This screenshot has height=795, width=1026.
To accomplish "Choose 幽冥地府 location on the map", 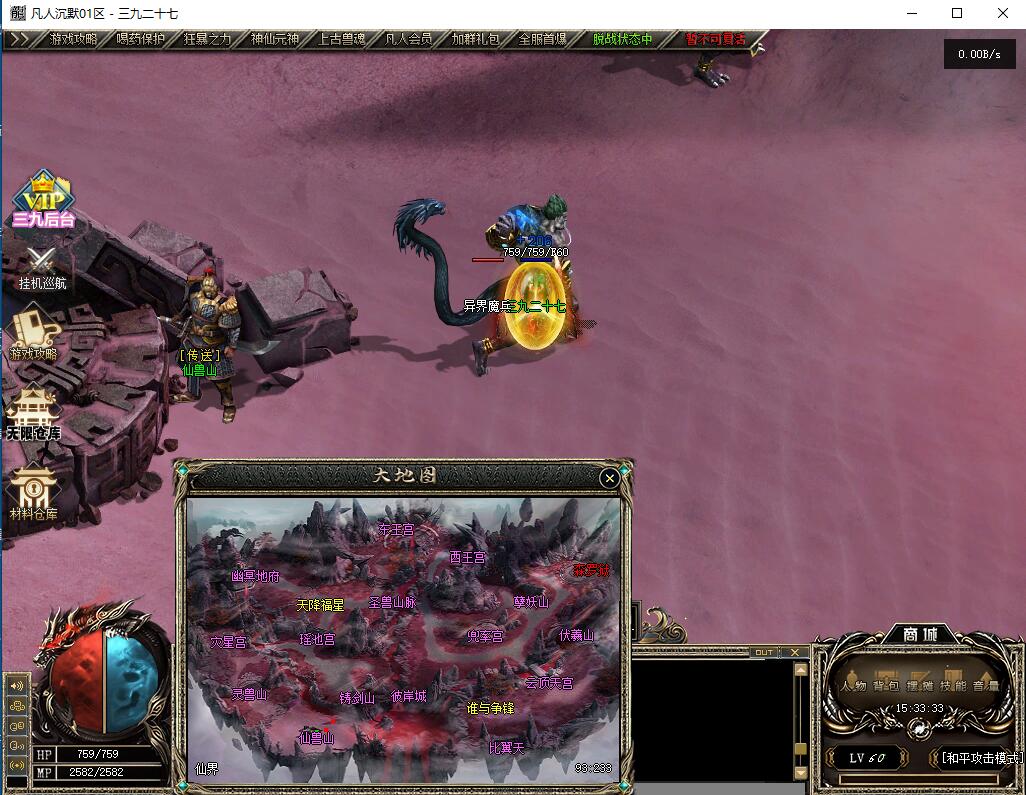I will click(256, 576).
